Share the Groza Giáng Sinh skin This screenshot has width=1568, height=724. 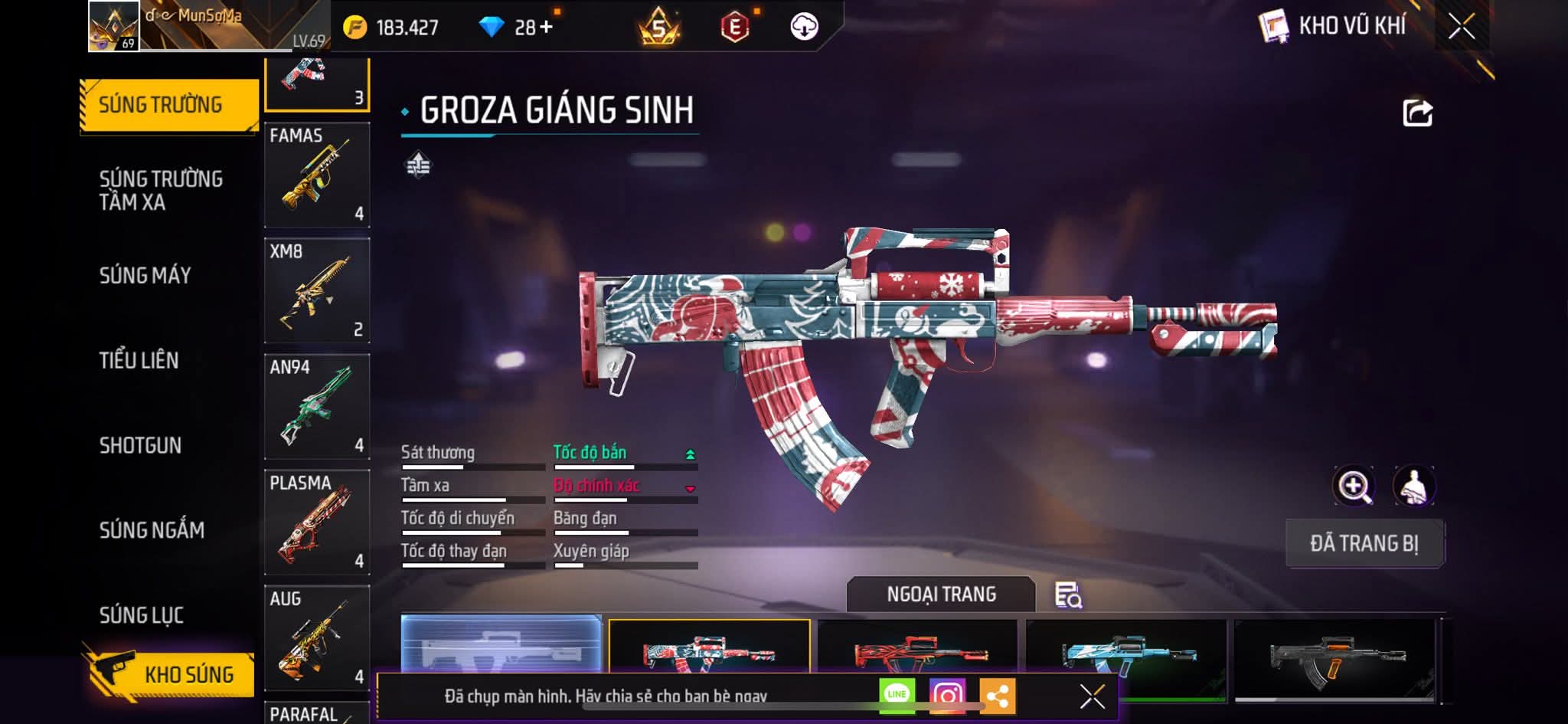coord(1417,113)
